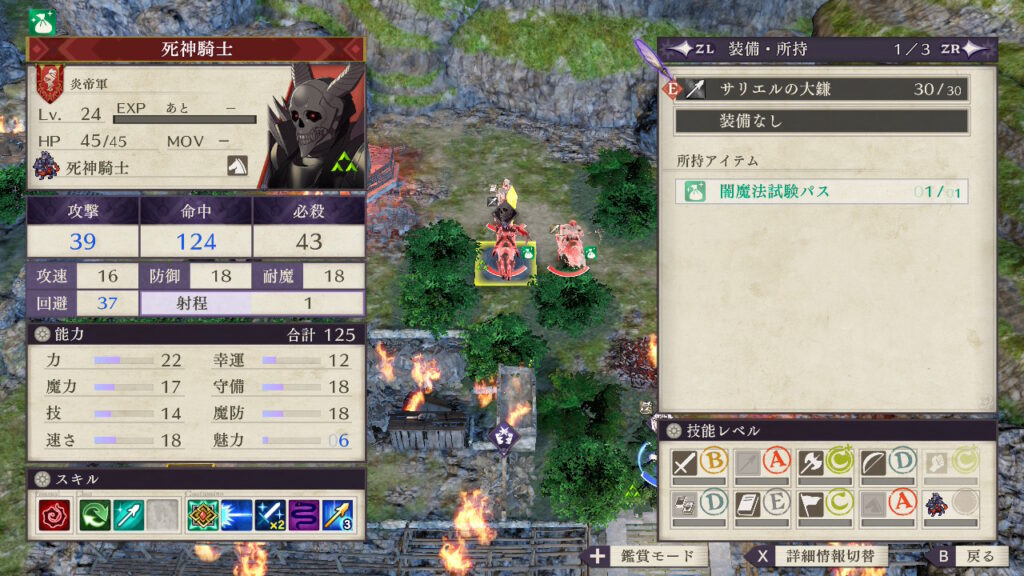
Task: Select the red swirl personal skill icon
Action: pos(51,514)
